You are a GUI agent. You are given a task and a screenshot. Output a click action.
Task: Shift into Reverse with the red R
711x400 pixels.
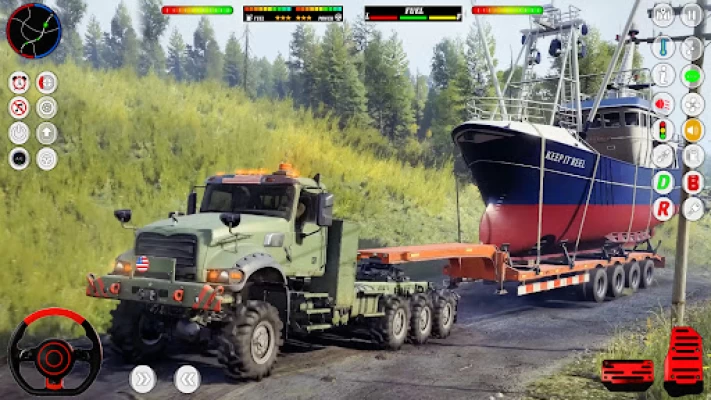click(663, 209)
